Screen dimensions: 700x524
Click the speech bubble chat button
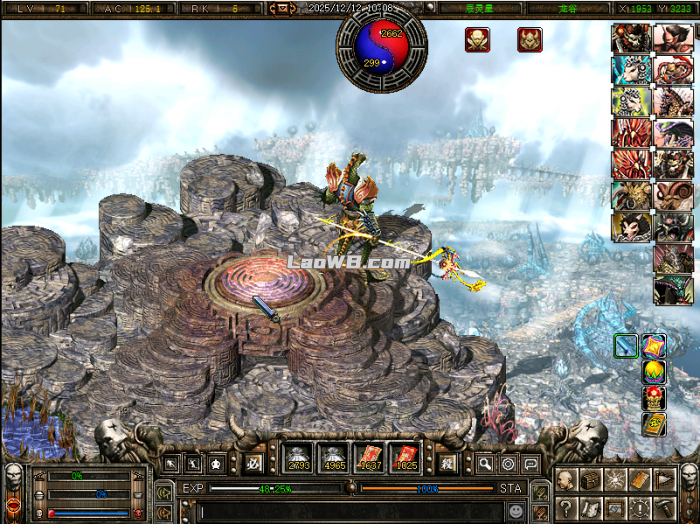[530, 463]
